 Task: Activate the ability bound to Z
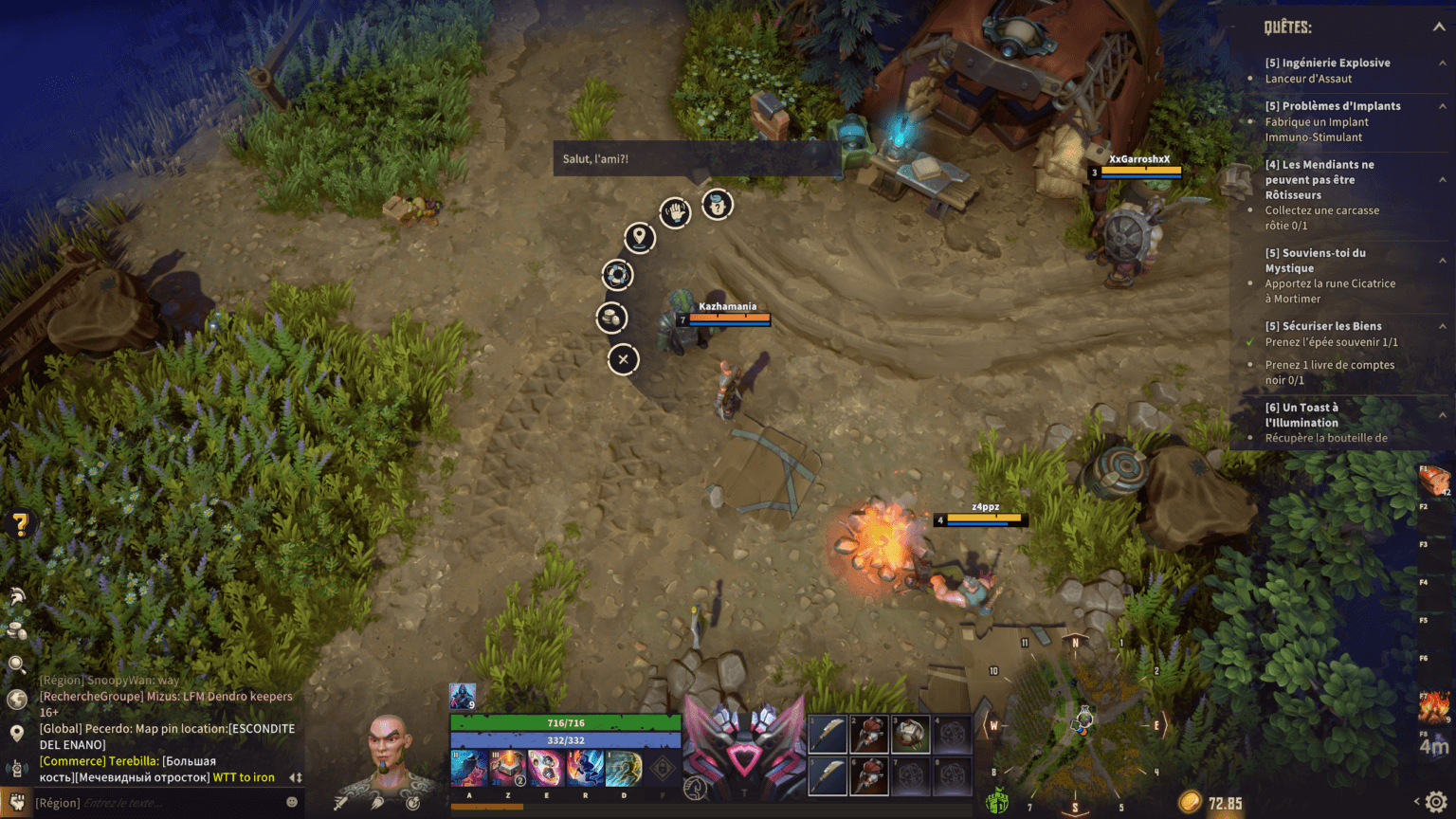508,768
